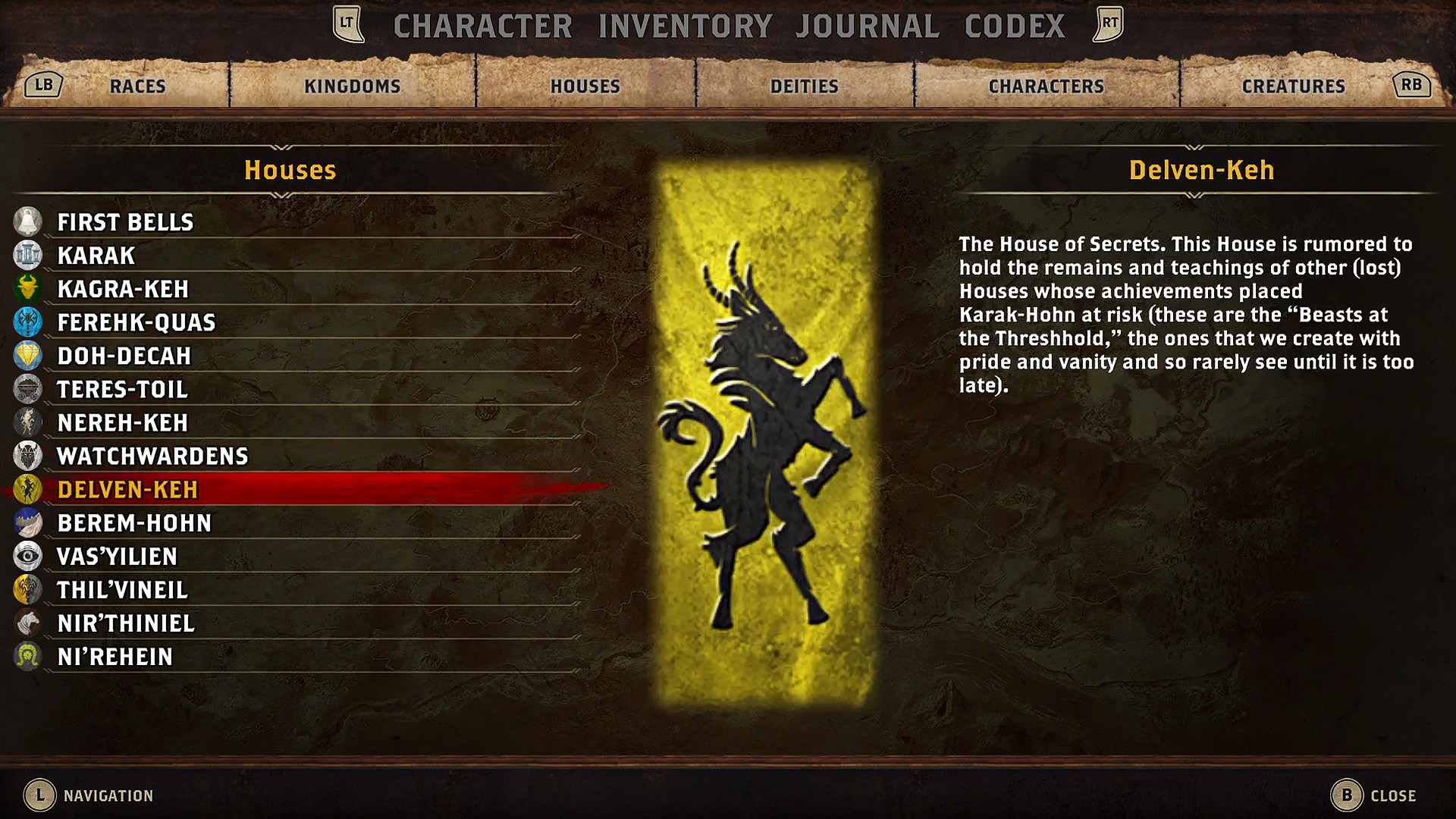
Task: Open the Journal menu entry
Action: pyautogui.click(x=868, y=24)
